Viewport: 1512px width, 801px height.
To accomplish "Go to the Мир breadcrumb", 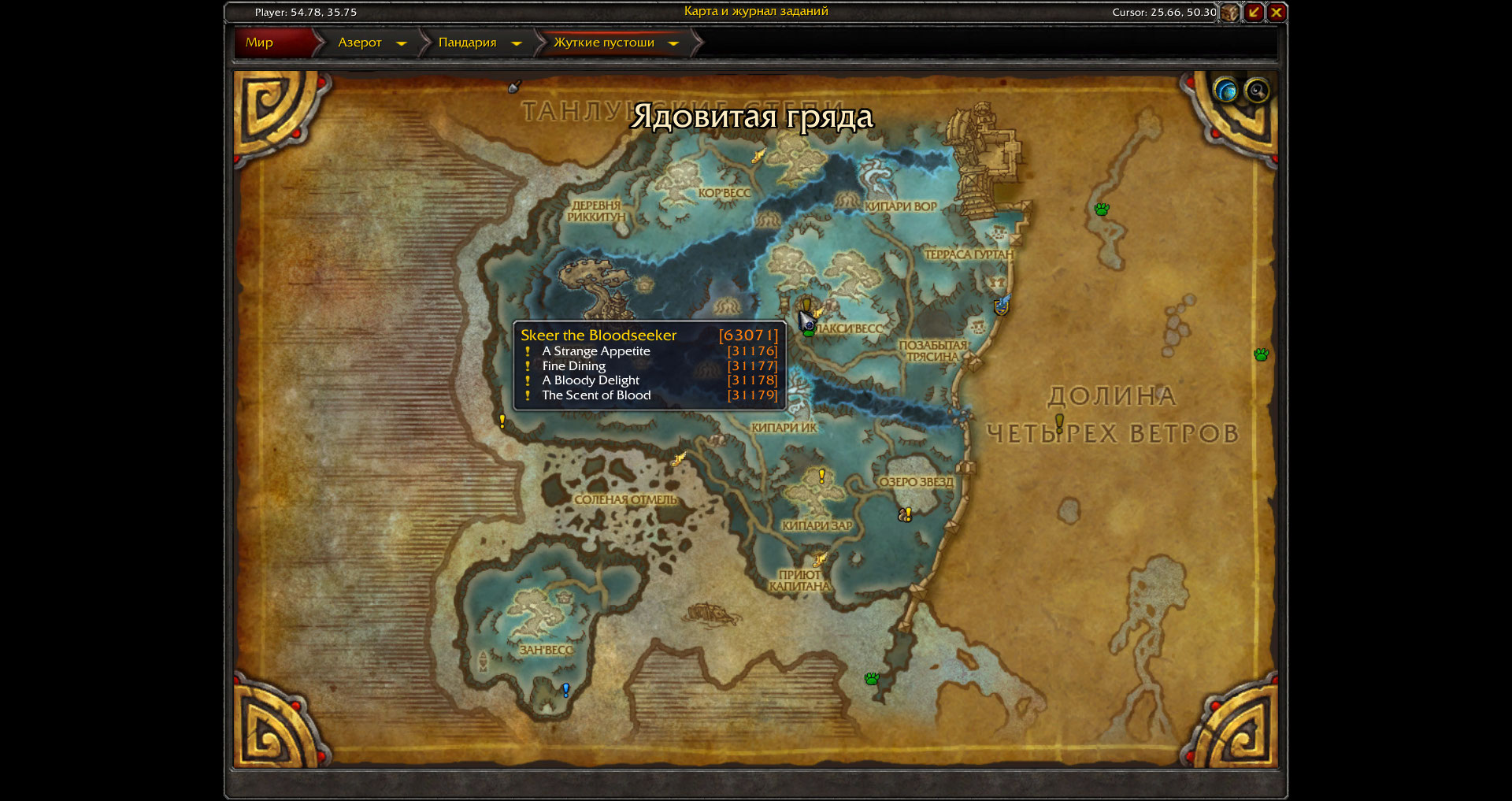I will click(260, 43).
